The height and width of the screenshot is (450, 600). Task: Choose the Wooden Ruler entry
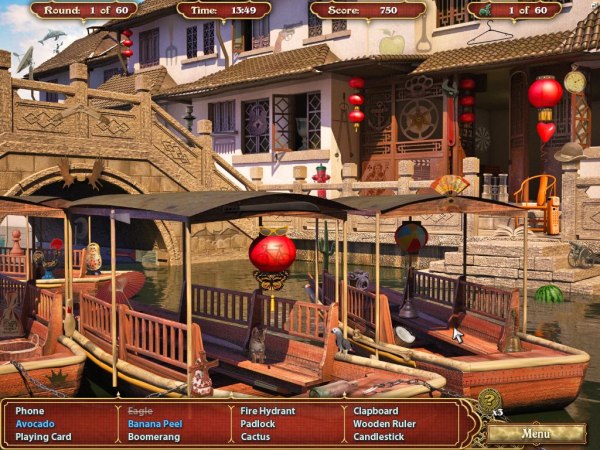click(384, 423)
